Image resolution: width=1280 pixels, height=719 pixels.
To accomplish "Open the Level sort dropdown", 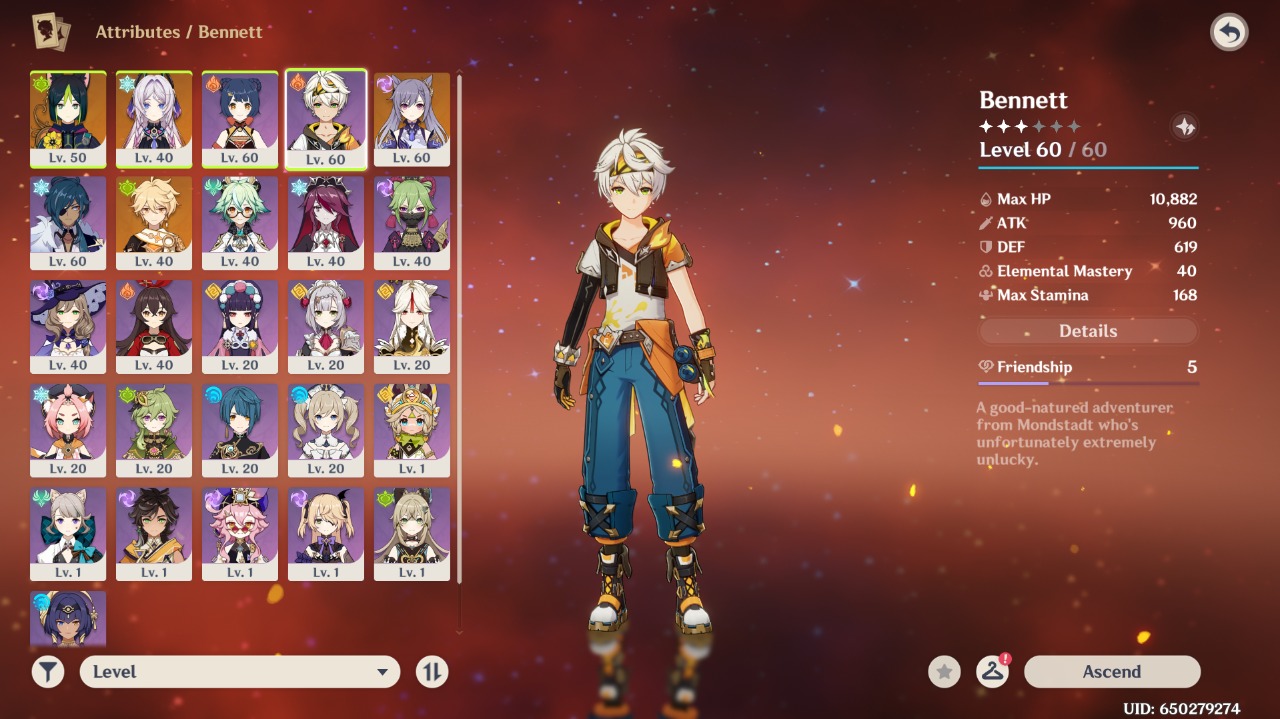I will [x=240, y=672].
